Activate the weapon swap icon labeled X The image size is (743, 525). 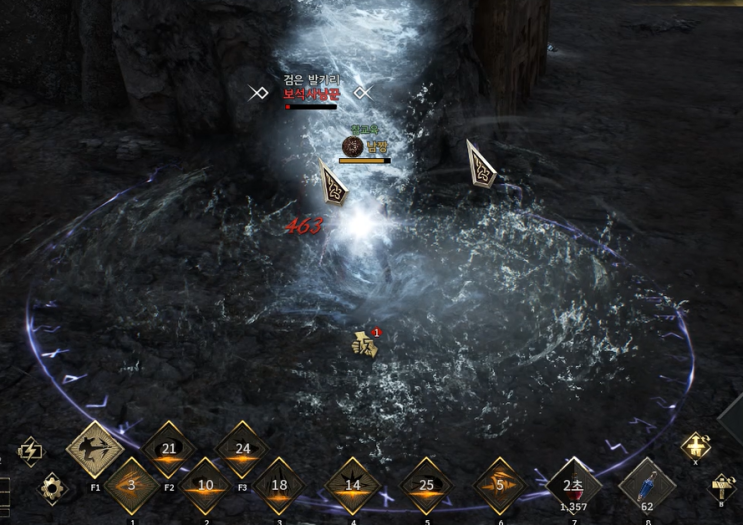[696, 447]
